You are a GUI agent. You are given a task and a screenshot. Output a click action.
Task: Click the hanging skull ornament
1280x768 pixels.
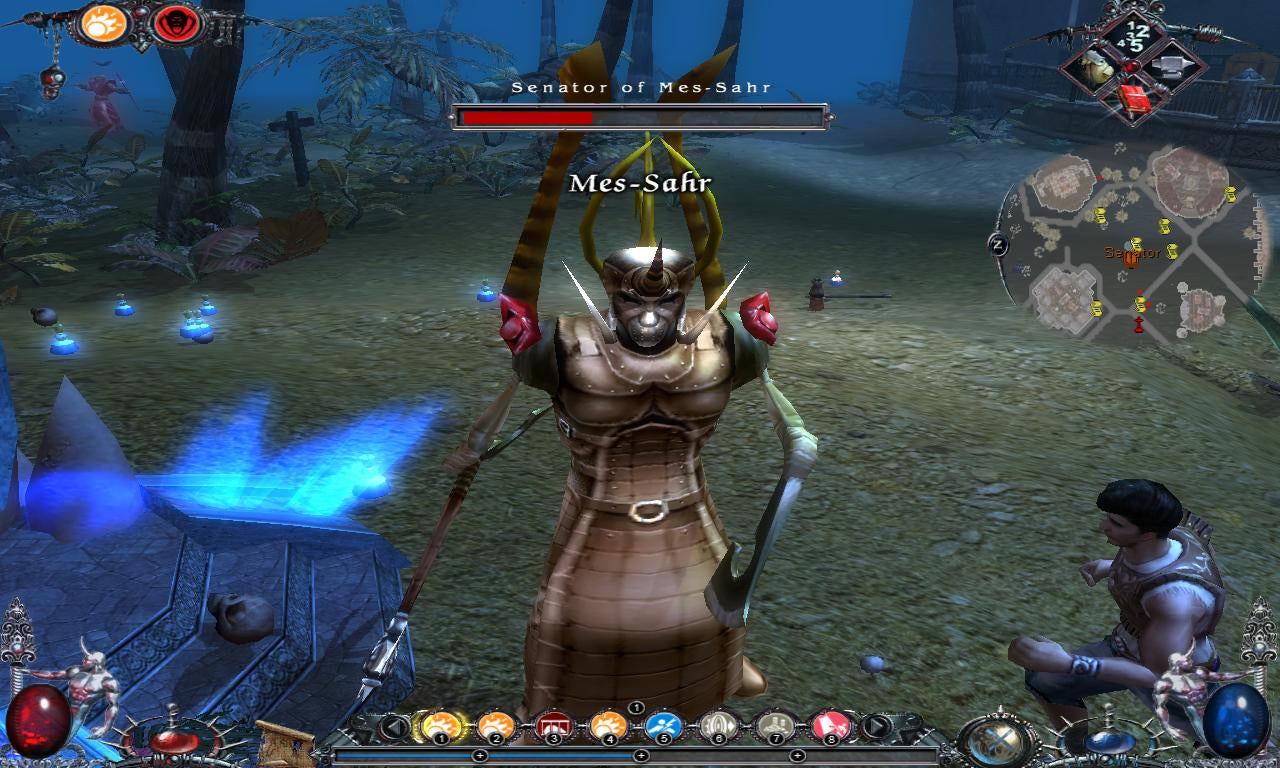point(52,78)
